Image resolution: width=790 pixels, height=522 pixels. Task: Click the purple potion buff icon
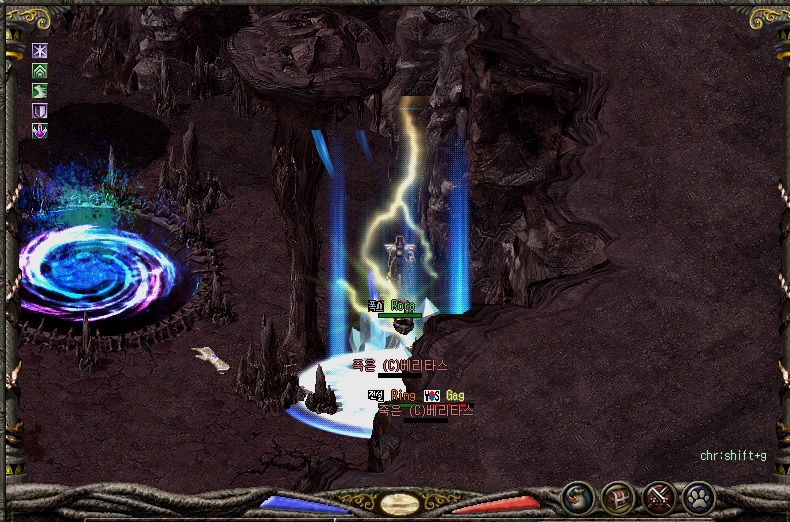[x=40, y=131]
